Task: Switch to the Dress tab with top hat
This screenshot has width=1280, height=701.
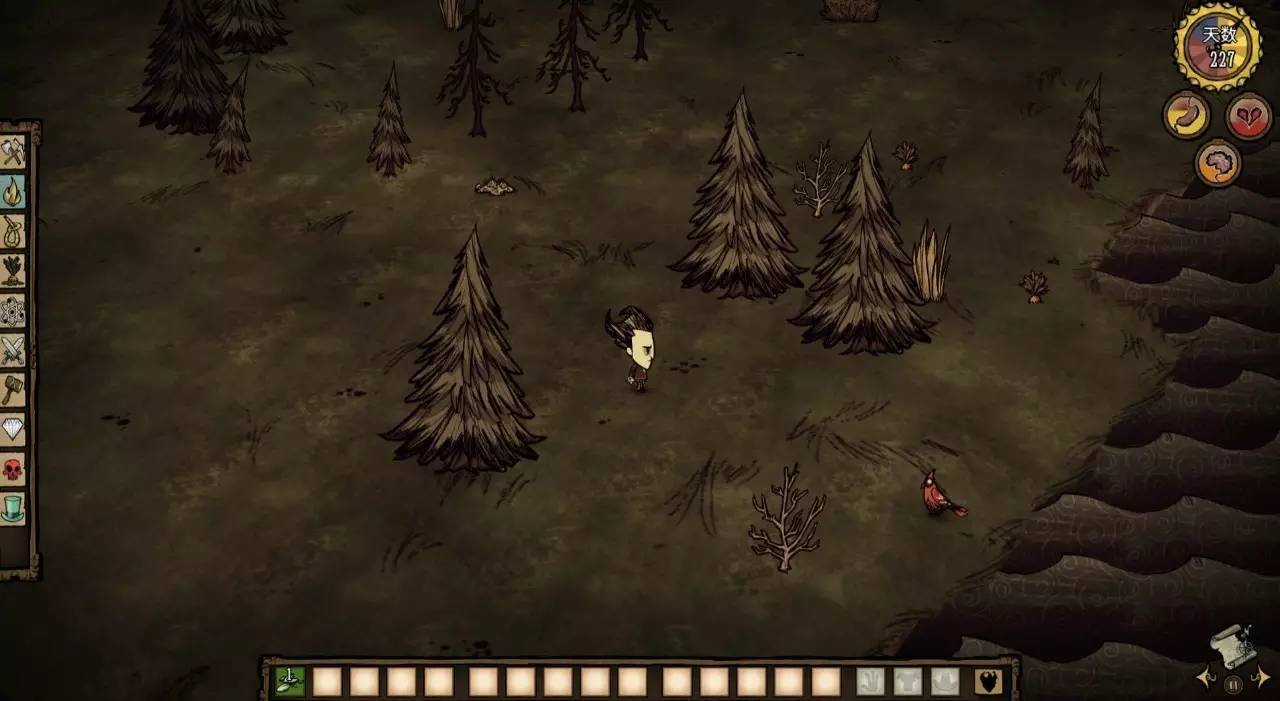Action: tap(13, 508)
